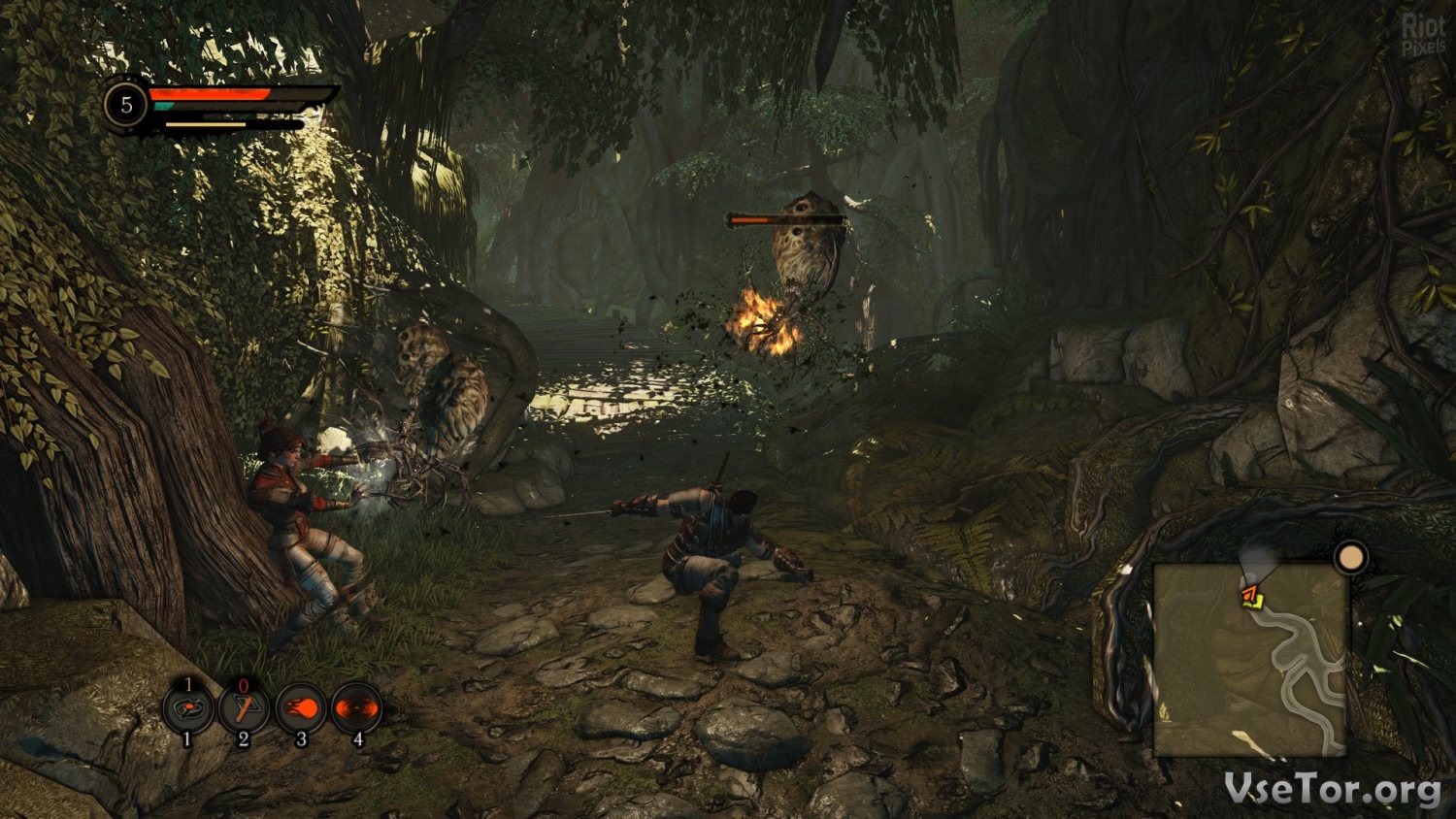Activate the fire wave spell in slot 4
Image resolution: width=1456 pixels, height=819 pixels.
point(357,709)
